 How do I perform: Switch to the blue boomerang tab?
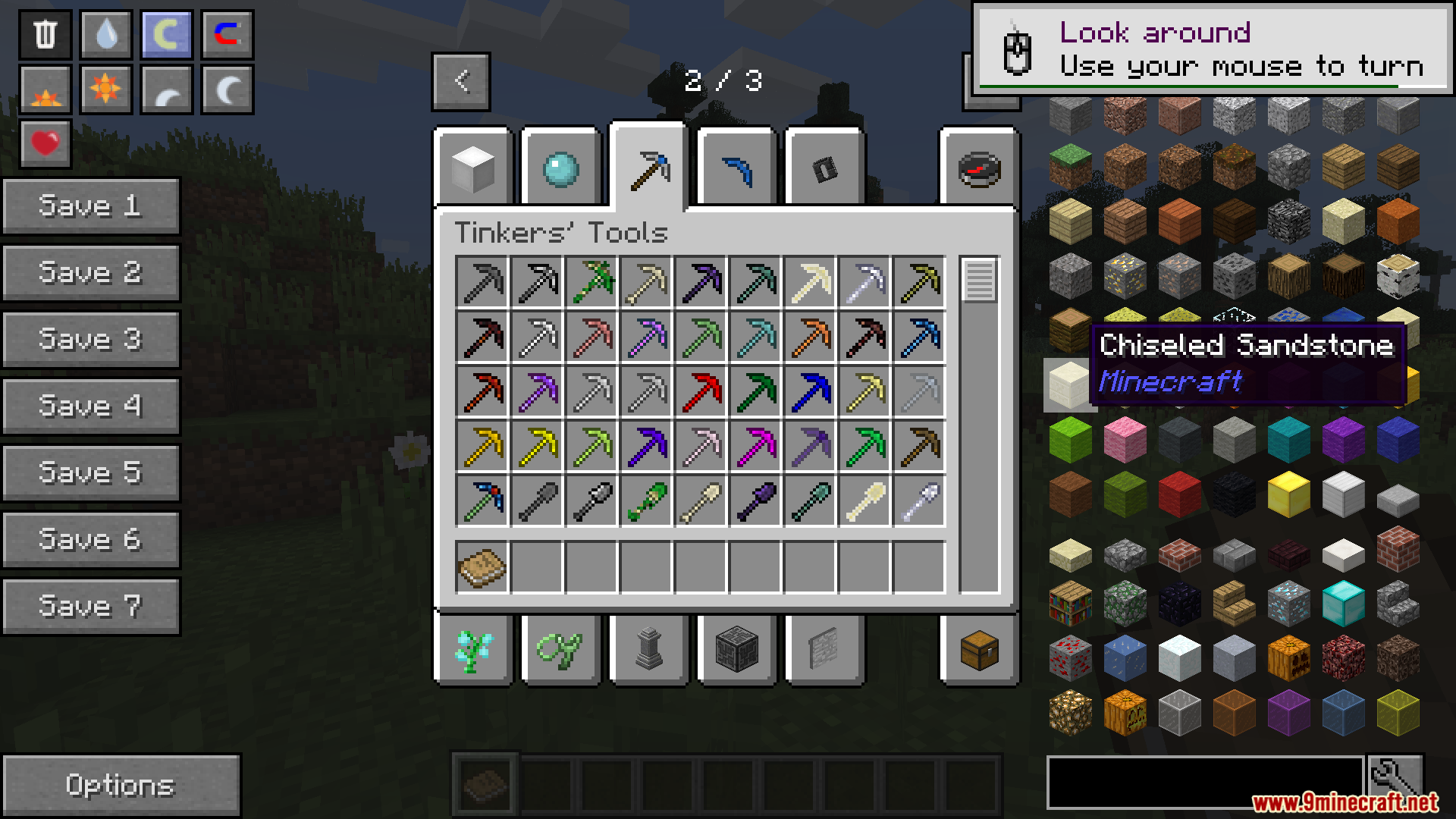click(737, 168)
